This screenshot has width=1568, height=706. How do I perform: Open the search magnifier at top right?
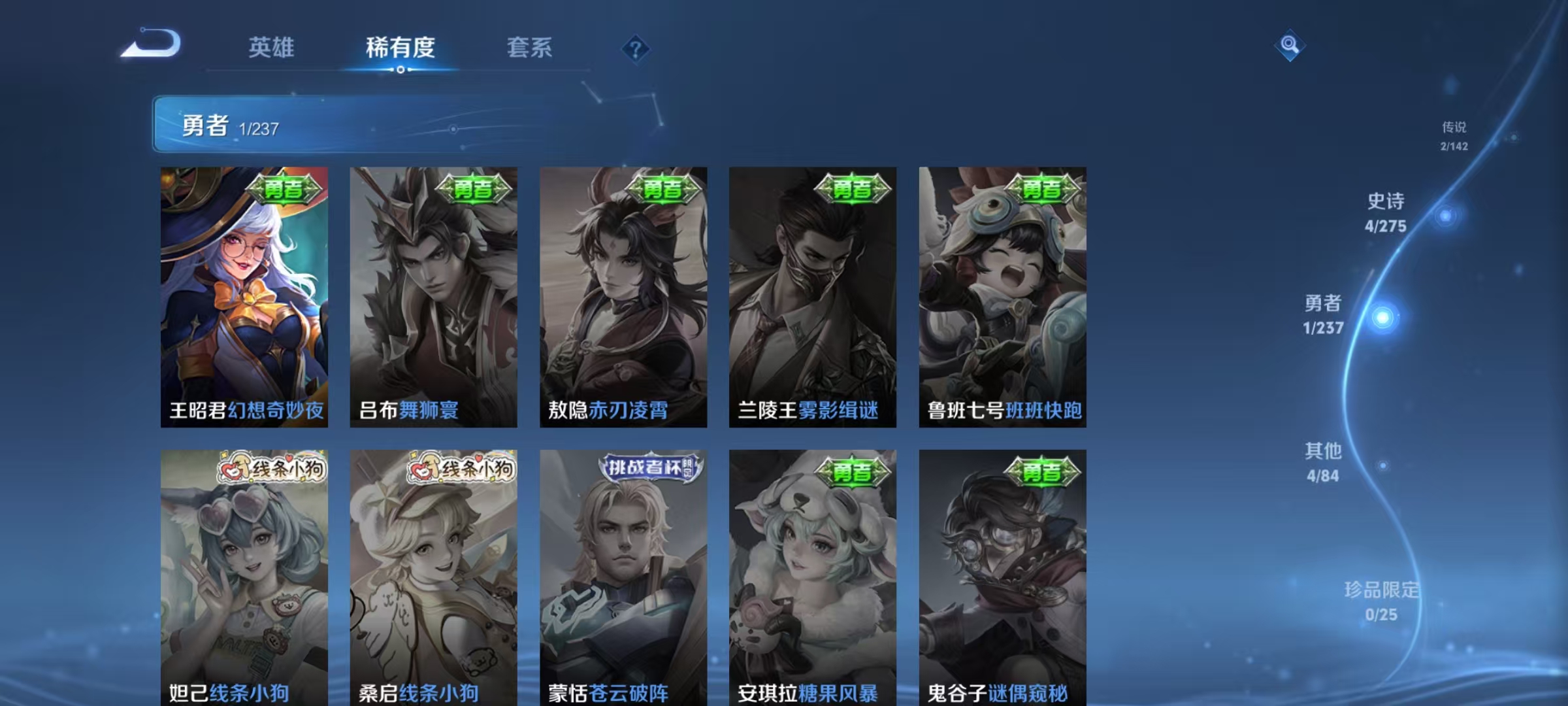(x=1288, y=47)
